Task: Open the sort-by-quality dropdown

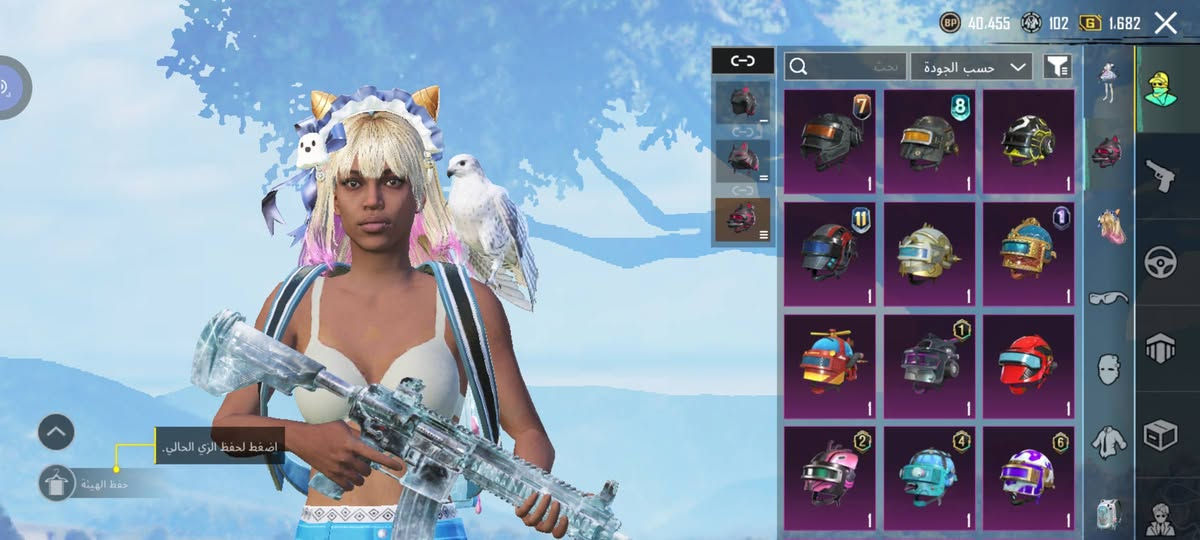Action: tap(971, 67)
